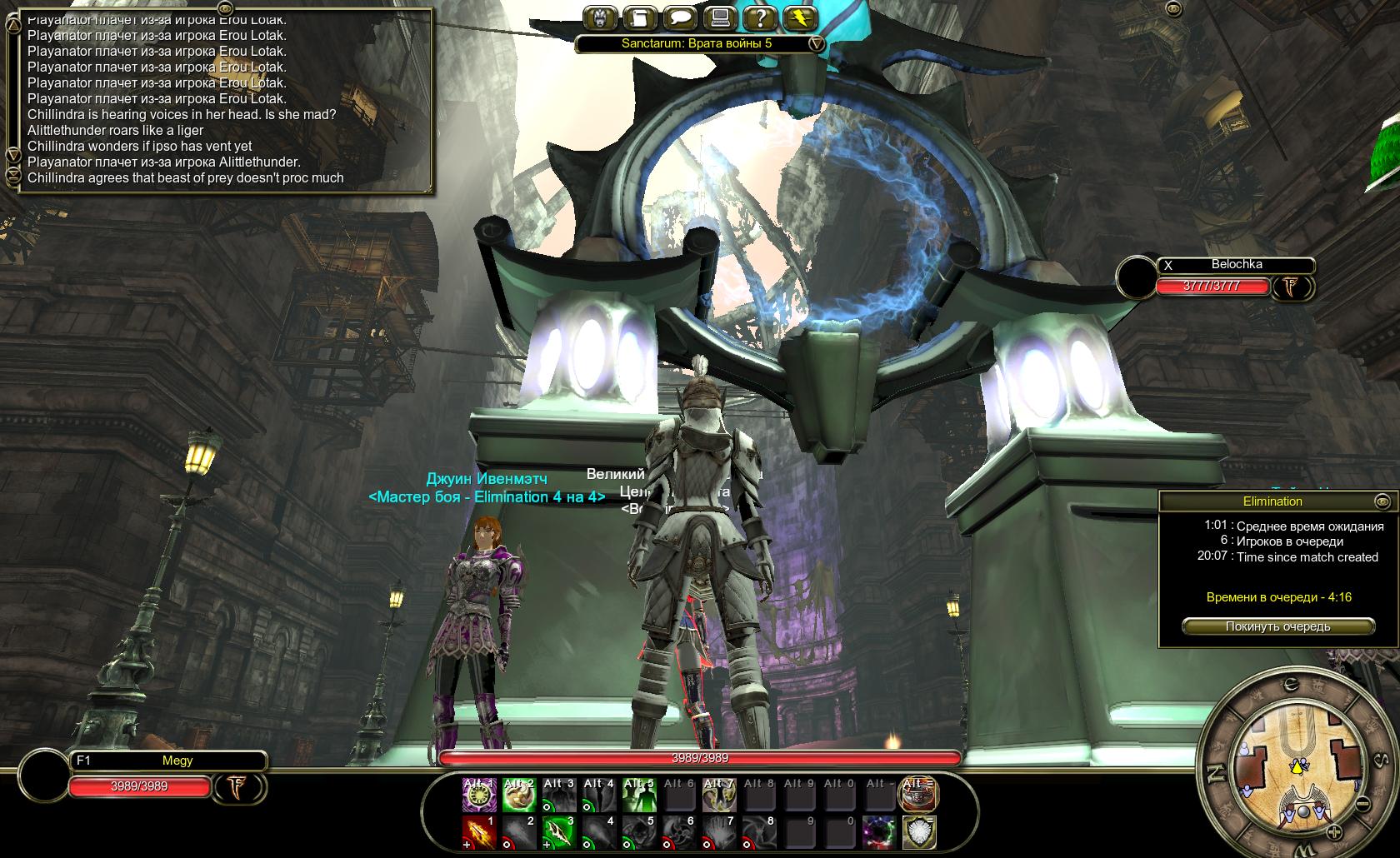Open the computer system options button

(718, 18)
